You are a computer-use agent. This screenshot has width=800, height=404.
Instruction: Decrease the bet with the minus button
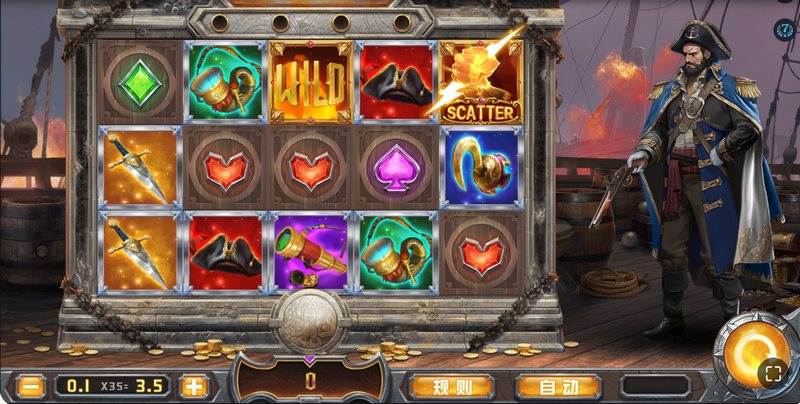[32, 385]
